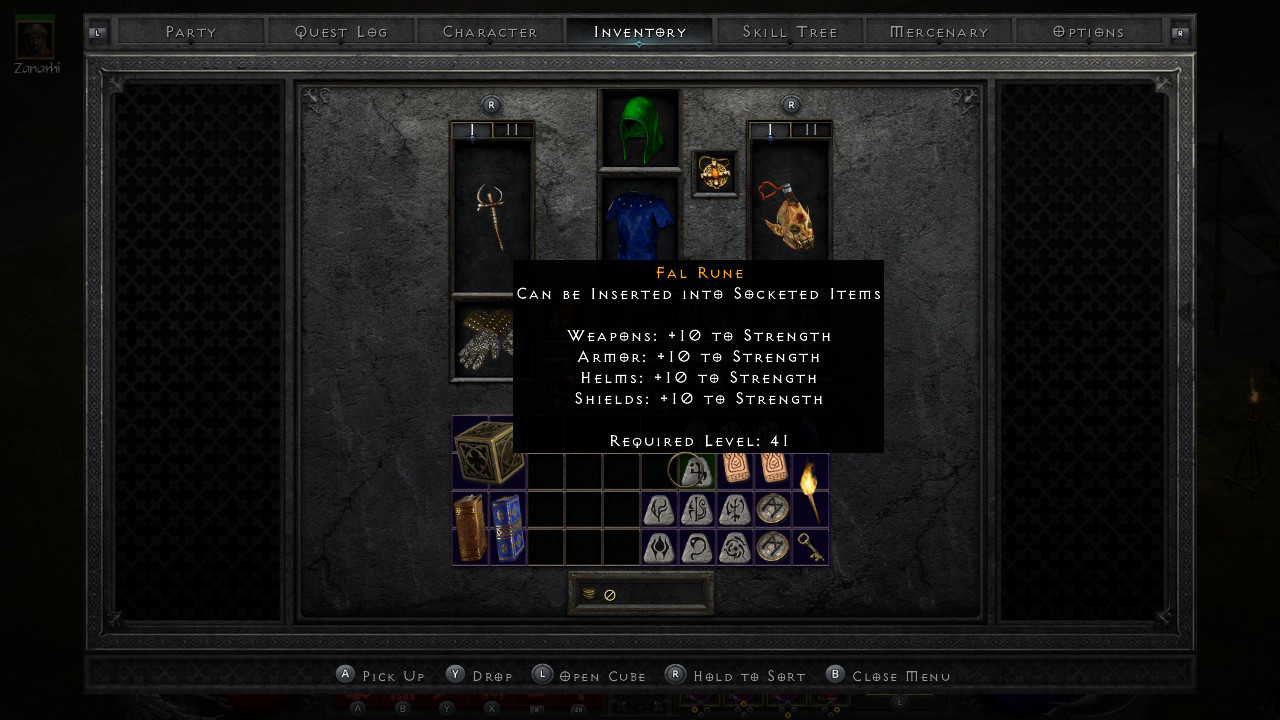1280x720 pixels.
Task: Select the Zanarhi character portrait
Action: click(35, 38)
